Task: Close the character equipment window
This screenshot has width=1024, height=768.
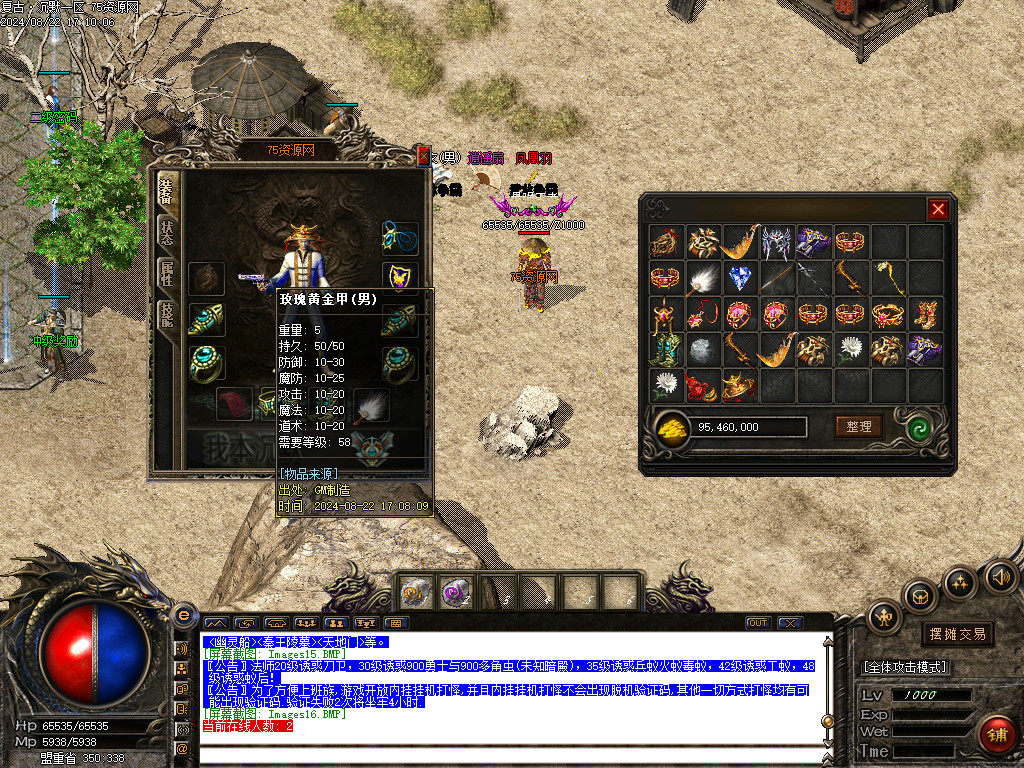Action: tap(424, 156)
